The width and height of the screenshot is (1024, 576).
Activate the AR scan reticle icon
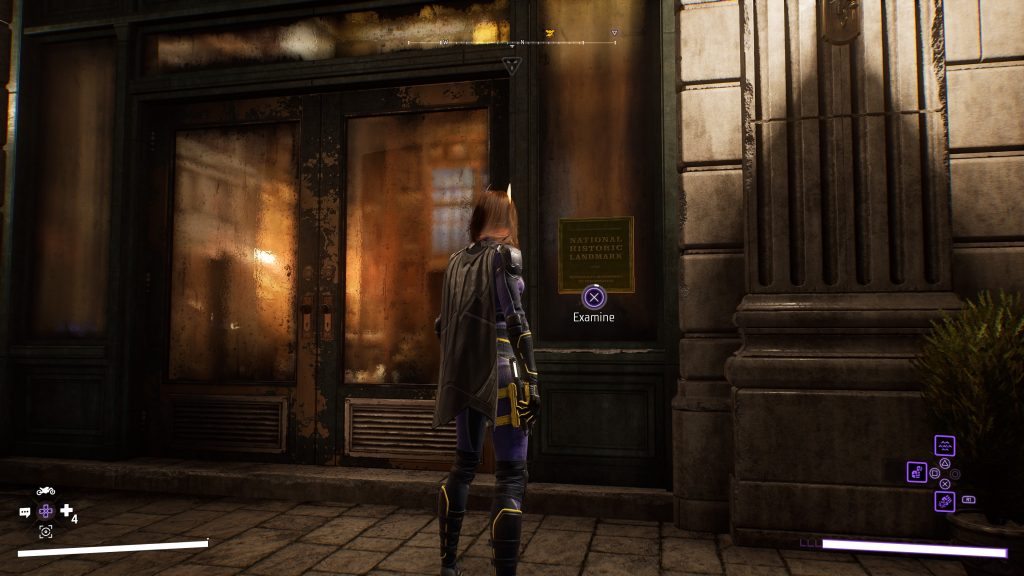(45, 531)
